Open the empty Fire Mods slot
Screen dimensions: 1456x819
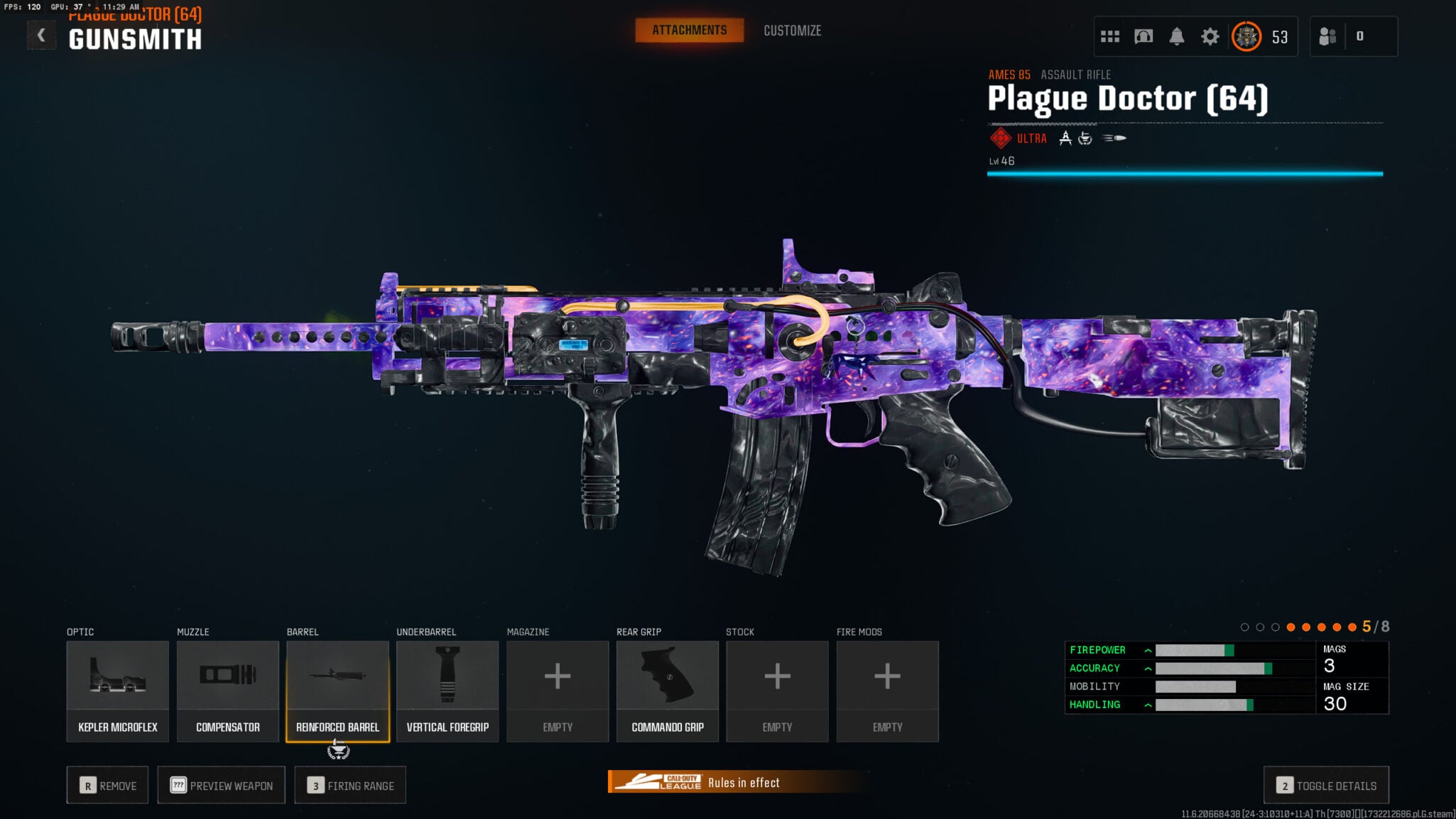[887, 690]
